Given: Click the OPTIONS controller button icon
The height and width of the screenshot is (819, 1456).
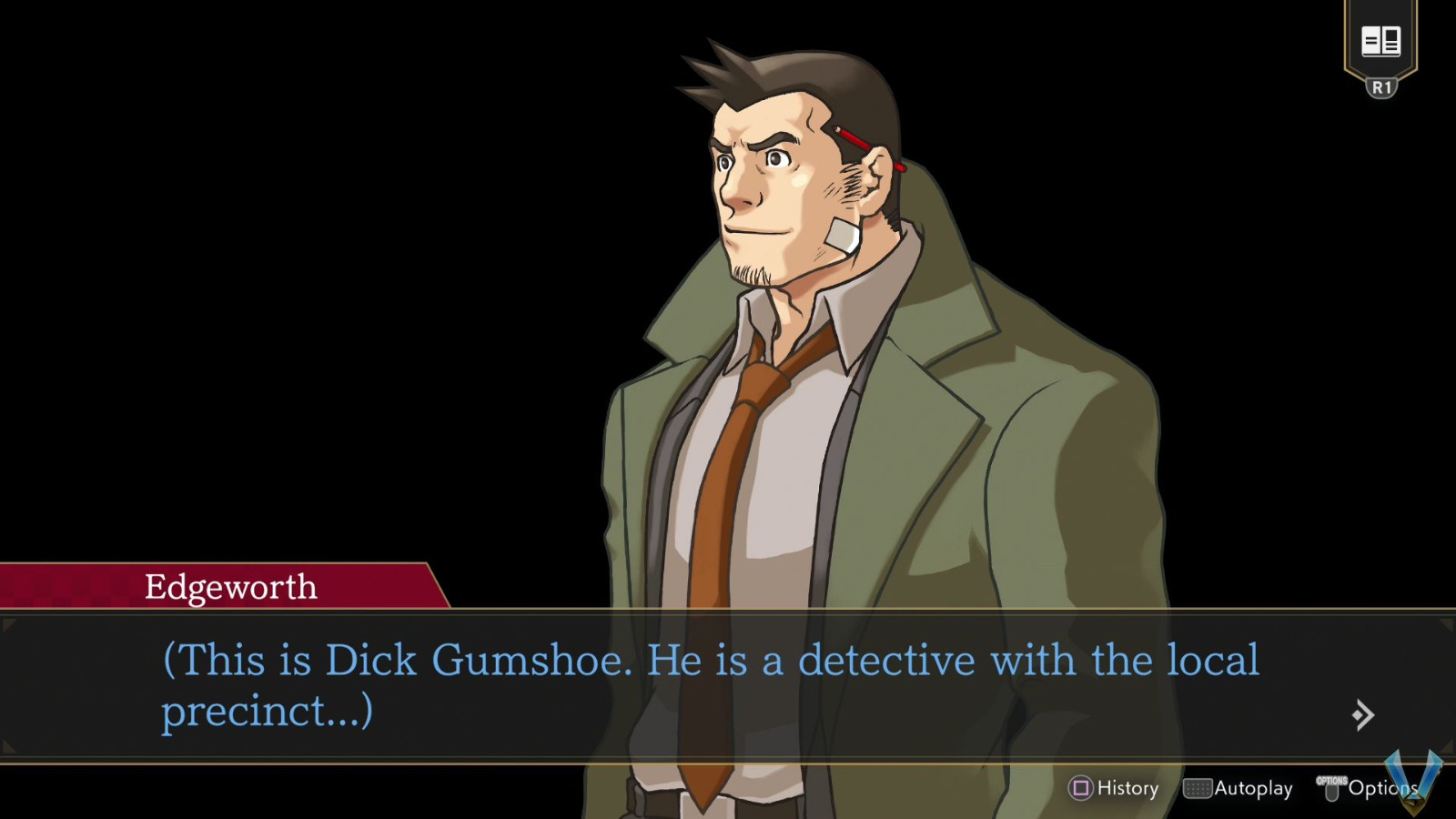Looking at the screenshot, I should pos(1333,788).
